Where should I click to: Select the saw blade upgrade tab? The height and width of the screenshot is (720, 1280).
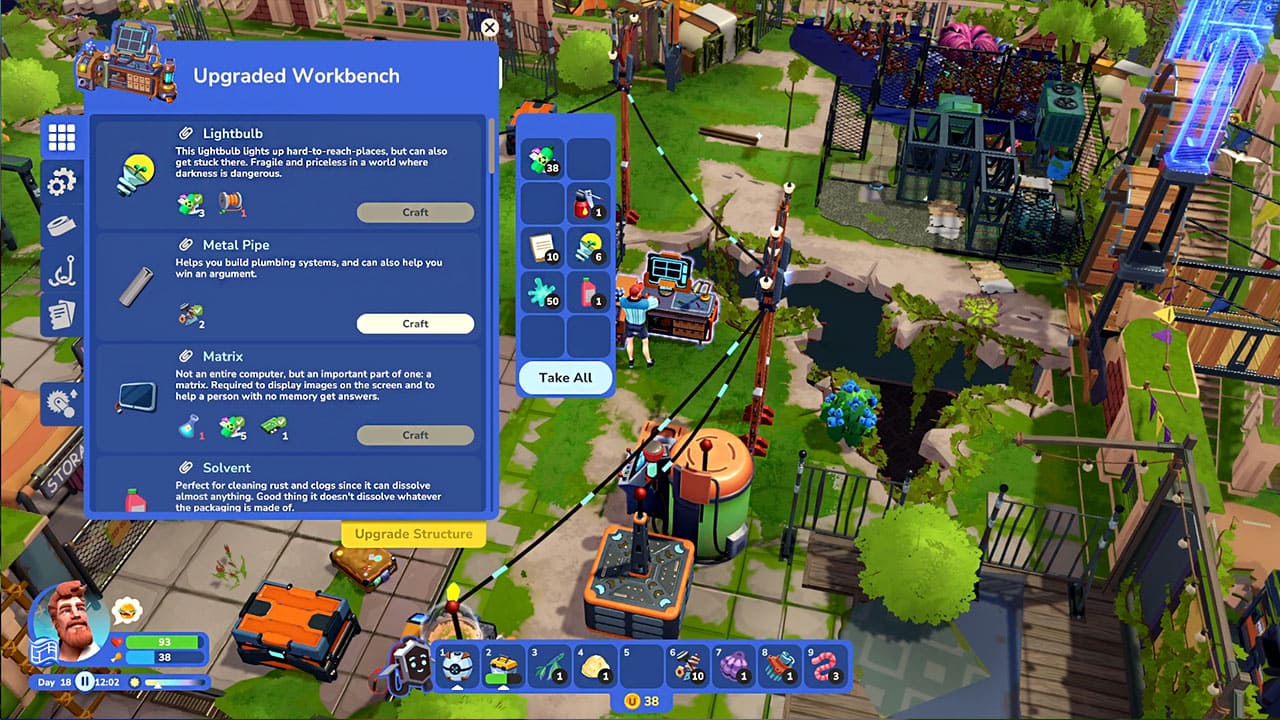[x=62, y=403]
